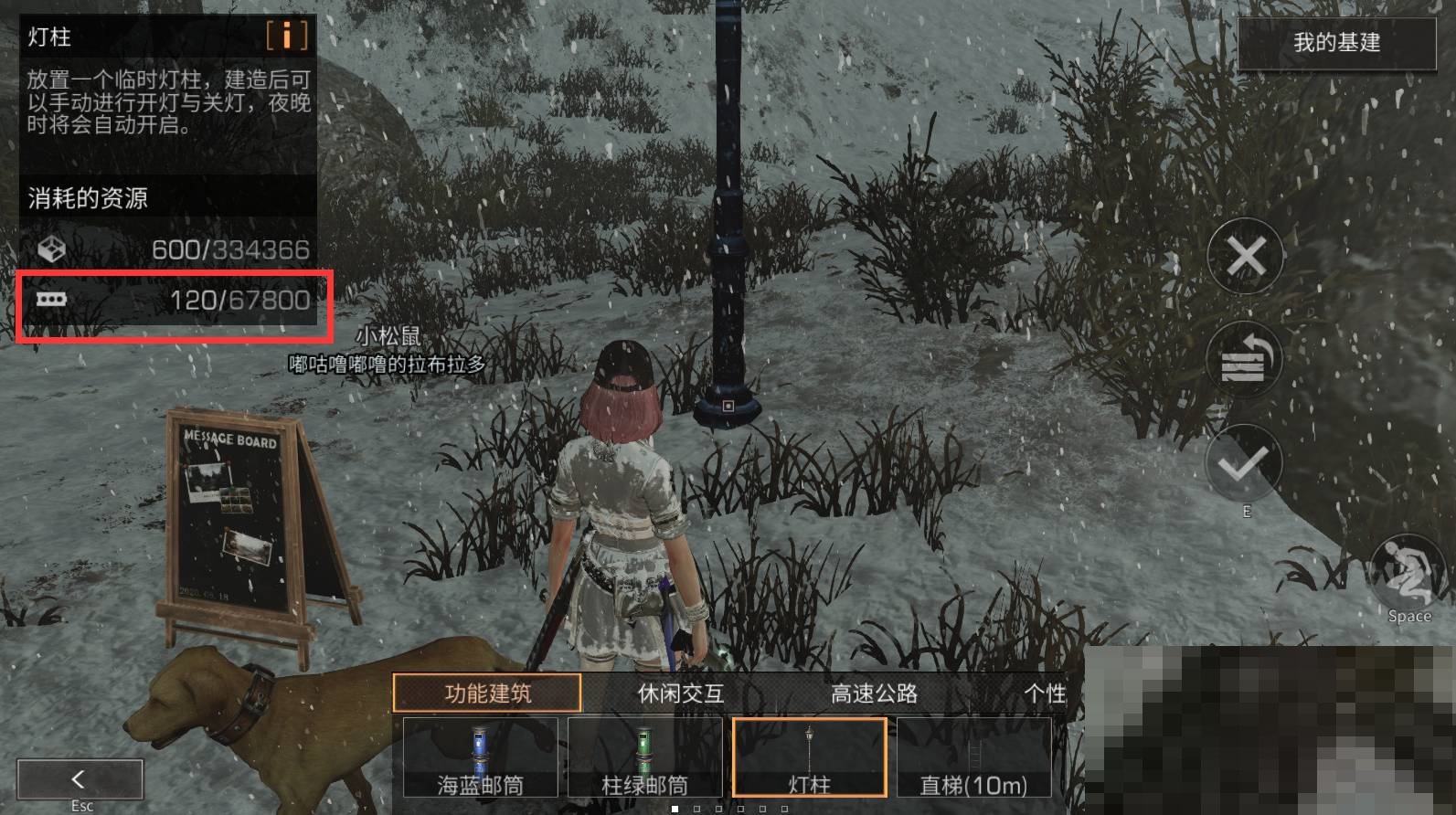Pick the 直梯(10m) building item
Viewport: 1456px width, 815px height.
pos(973,757)
